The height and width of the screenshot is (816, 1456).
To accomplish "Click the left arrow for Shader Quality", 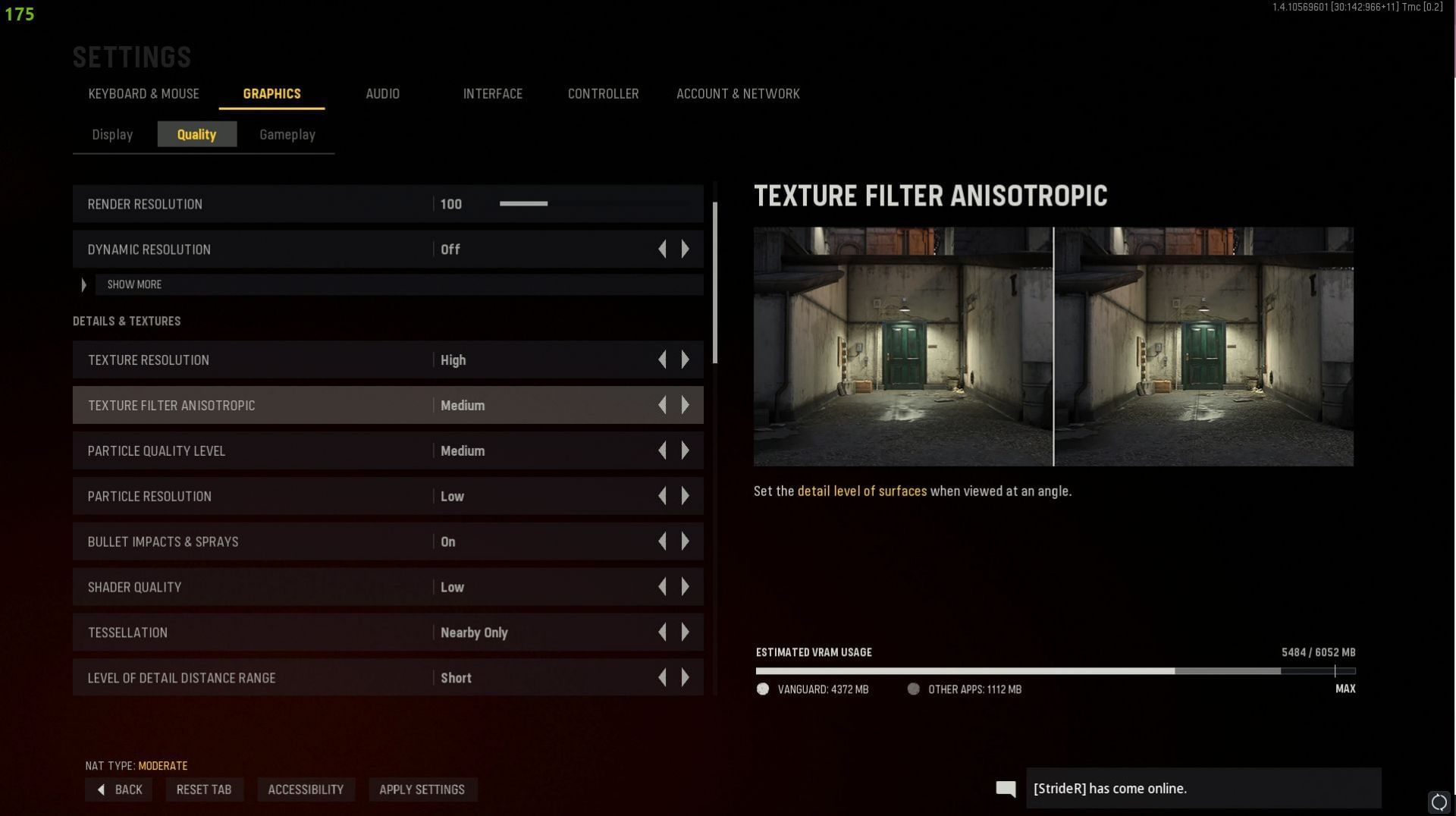I will (663, 586).
